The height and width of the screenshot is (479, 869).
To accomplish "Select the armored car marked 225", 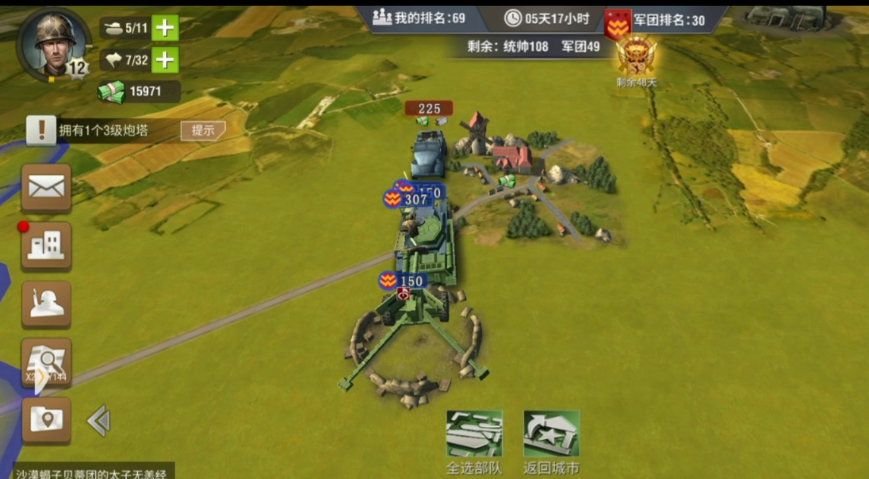I will point(429,155).
